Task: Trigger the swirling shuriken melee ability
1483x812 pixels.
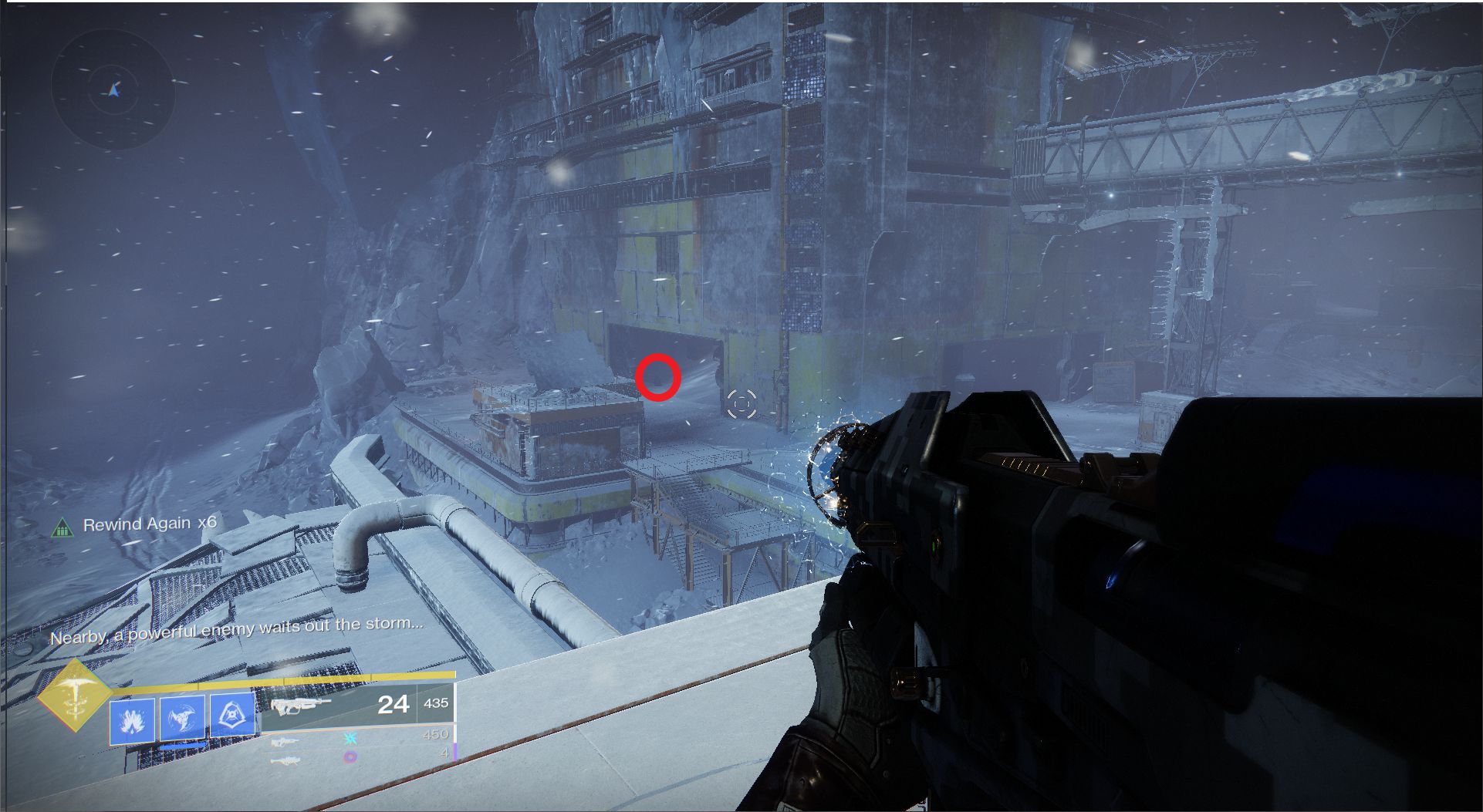Action: point(182,719)
